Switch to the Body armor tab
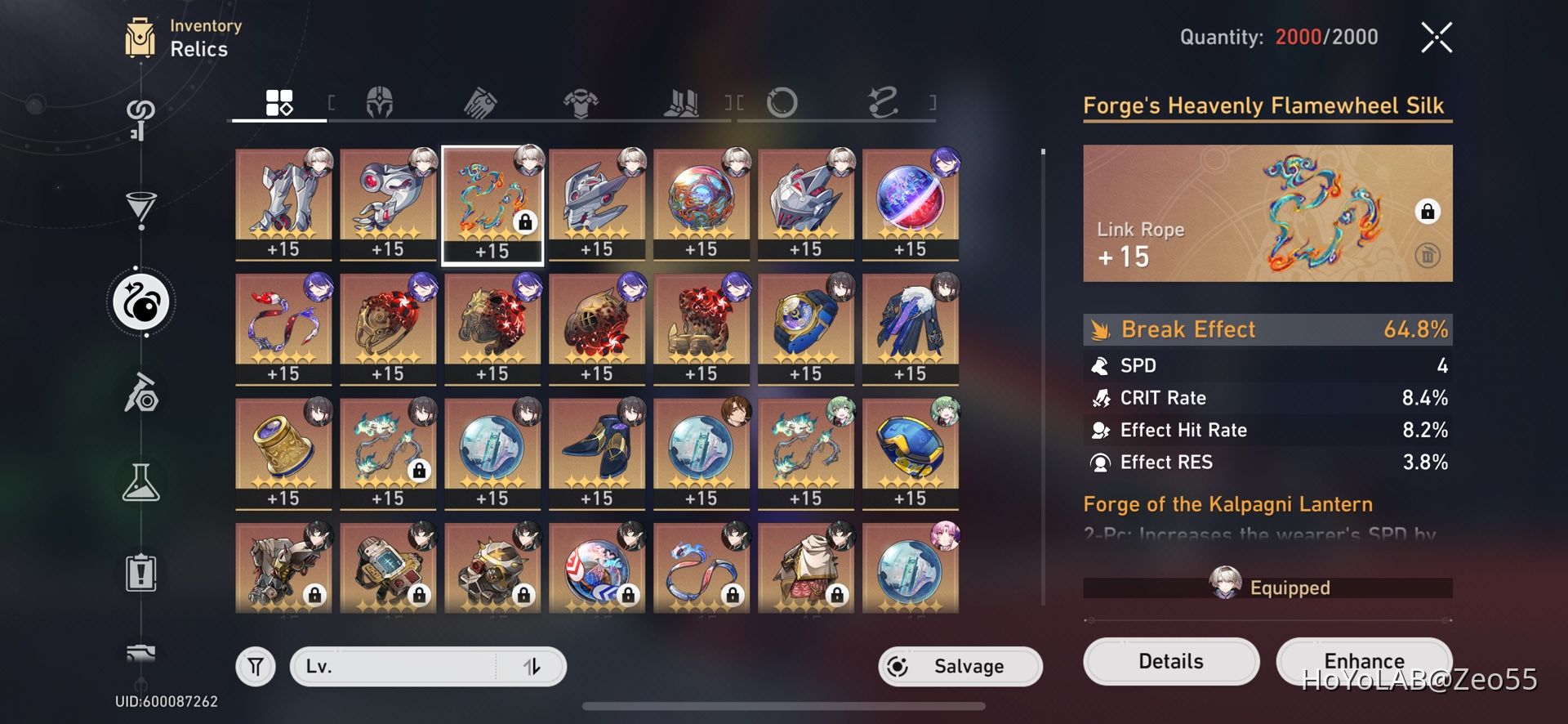The width and height of the screenshot is (1568, 724). click(x=581, y=103)
